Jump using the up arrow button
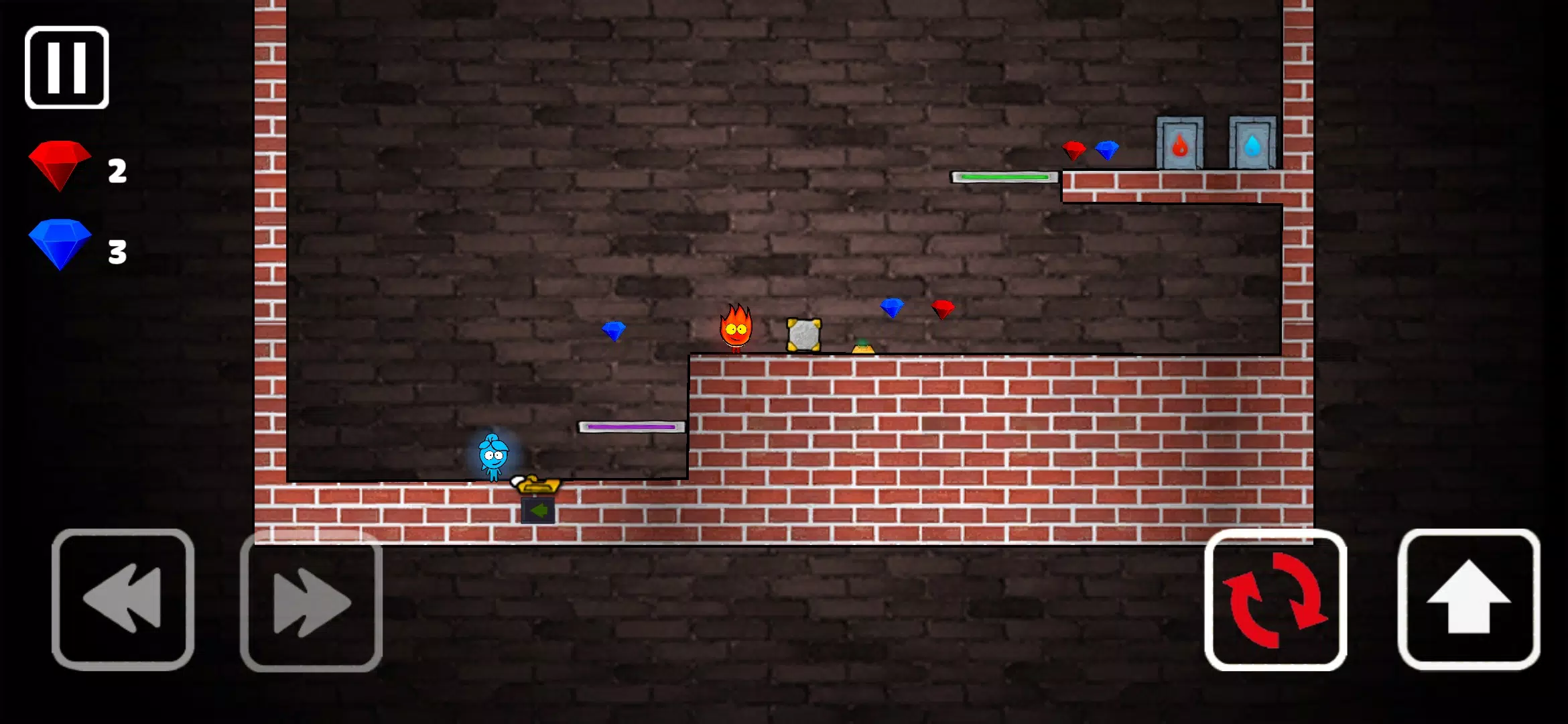 [1468, 599]
